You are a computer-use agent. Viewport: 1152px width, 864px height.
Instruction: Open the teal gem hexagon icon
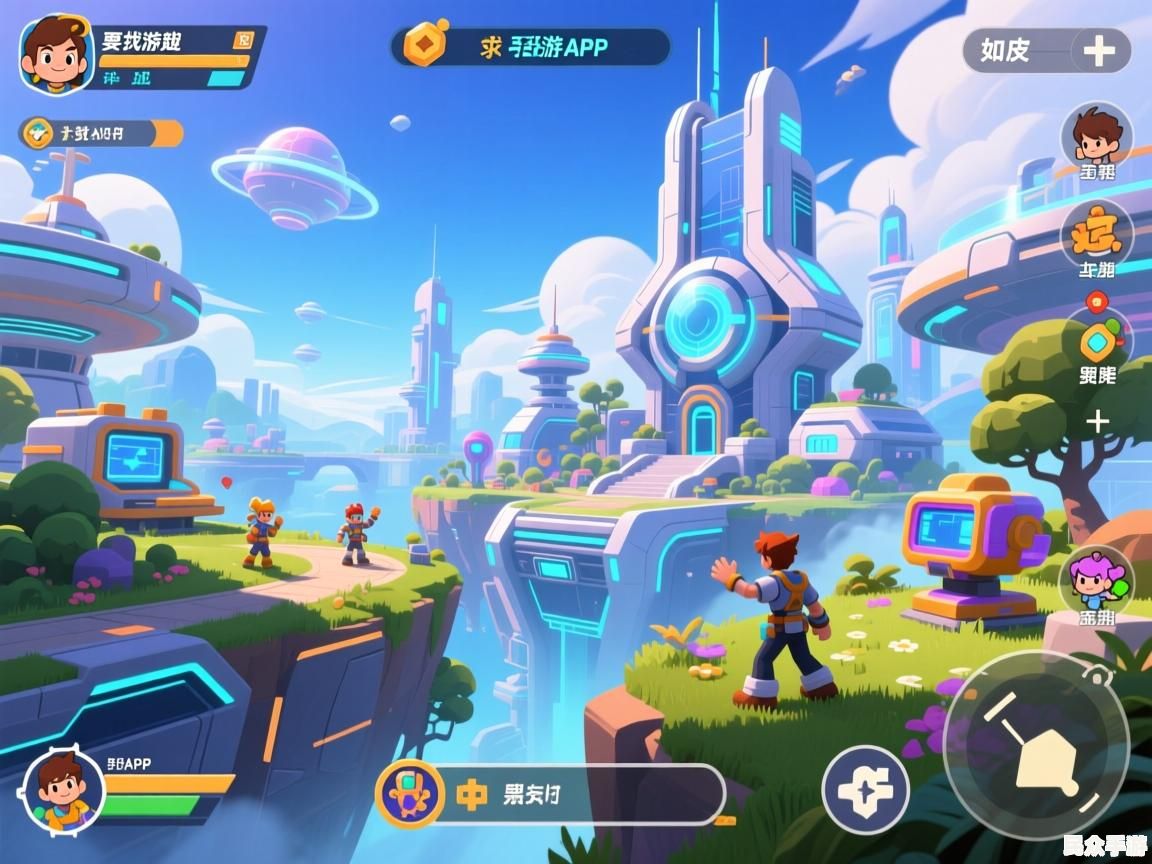point(1098,343)
